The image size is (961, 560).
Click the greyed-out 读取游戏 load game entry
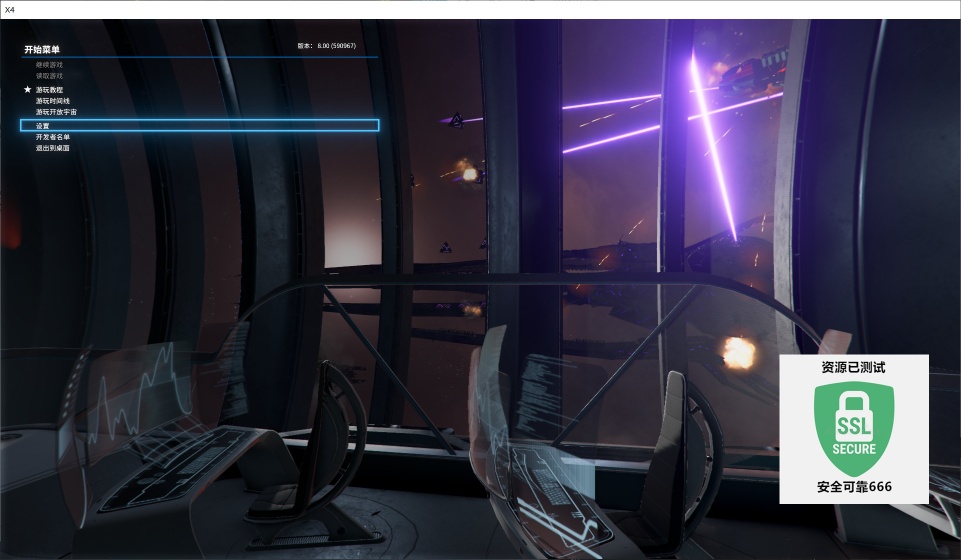(x=49, y=76)
